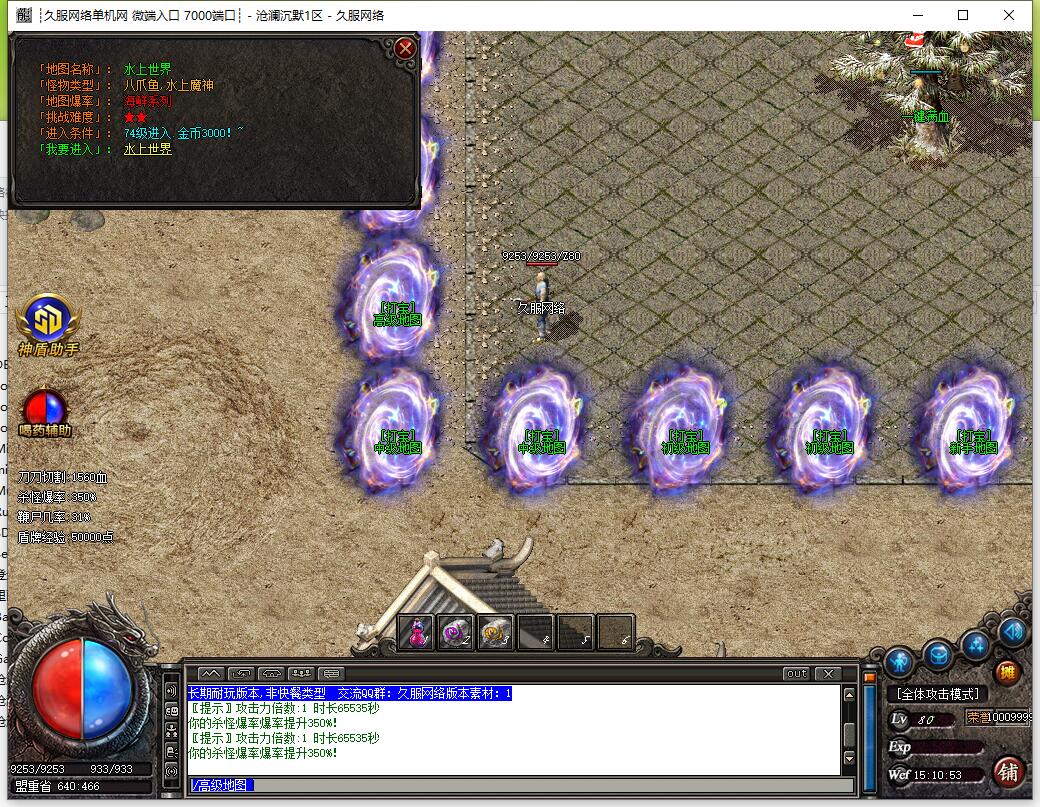Close the map info panel
The image size is (1040, 807).
405,48
